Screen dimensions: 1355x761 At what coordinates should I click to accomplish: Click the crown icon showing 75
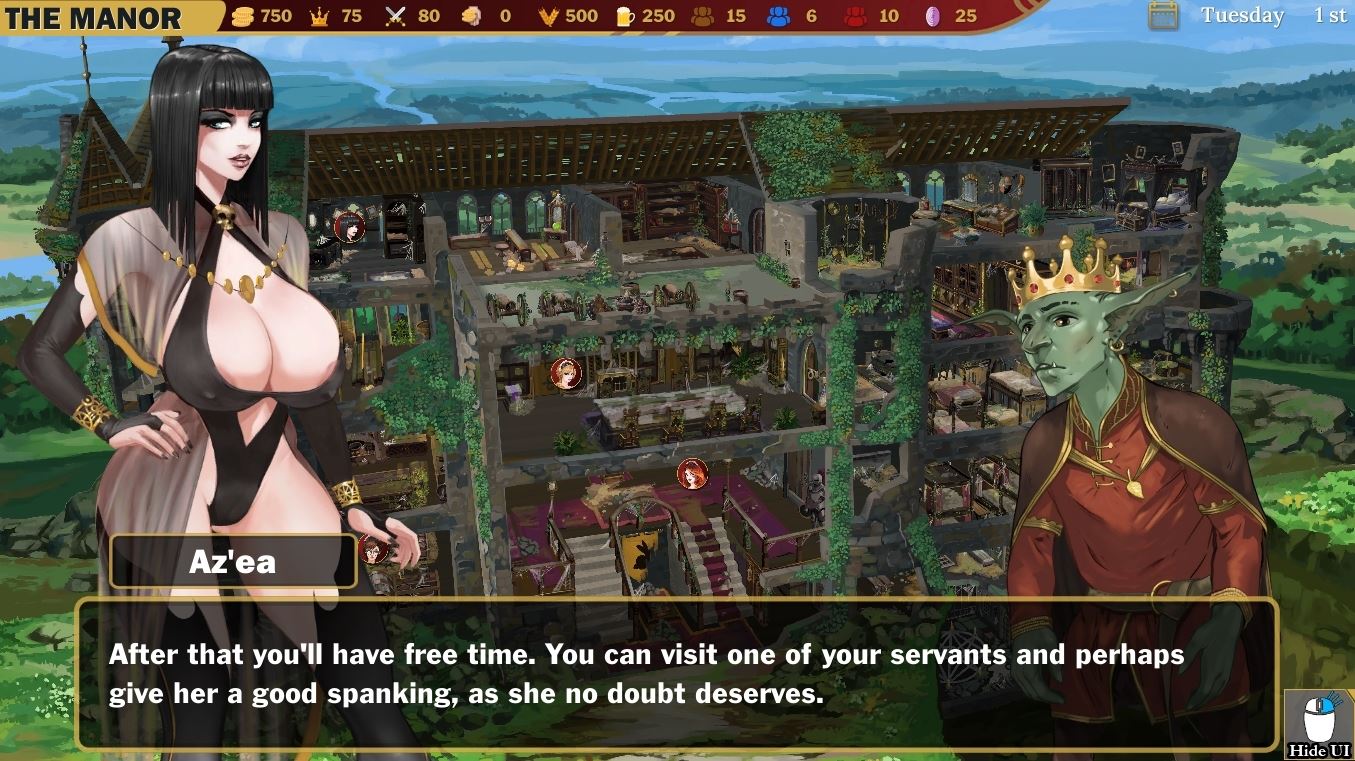point(318,15)
